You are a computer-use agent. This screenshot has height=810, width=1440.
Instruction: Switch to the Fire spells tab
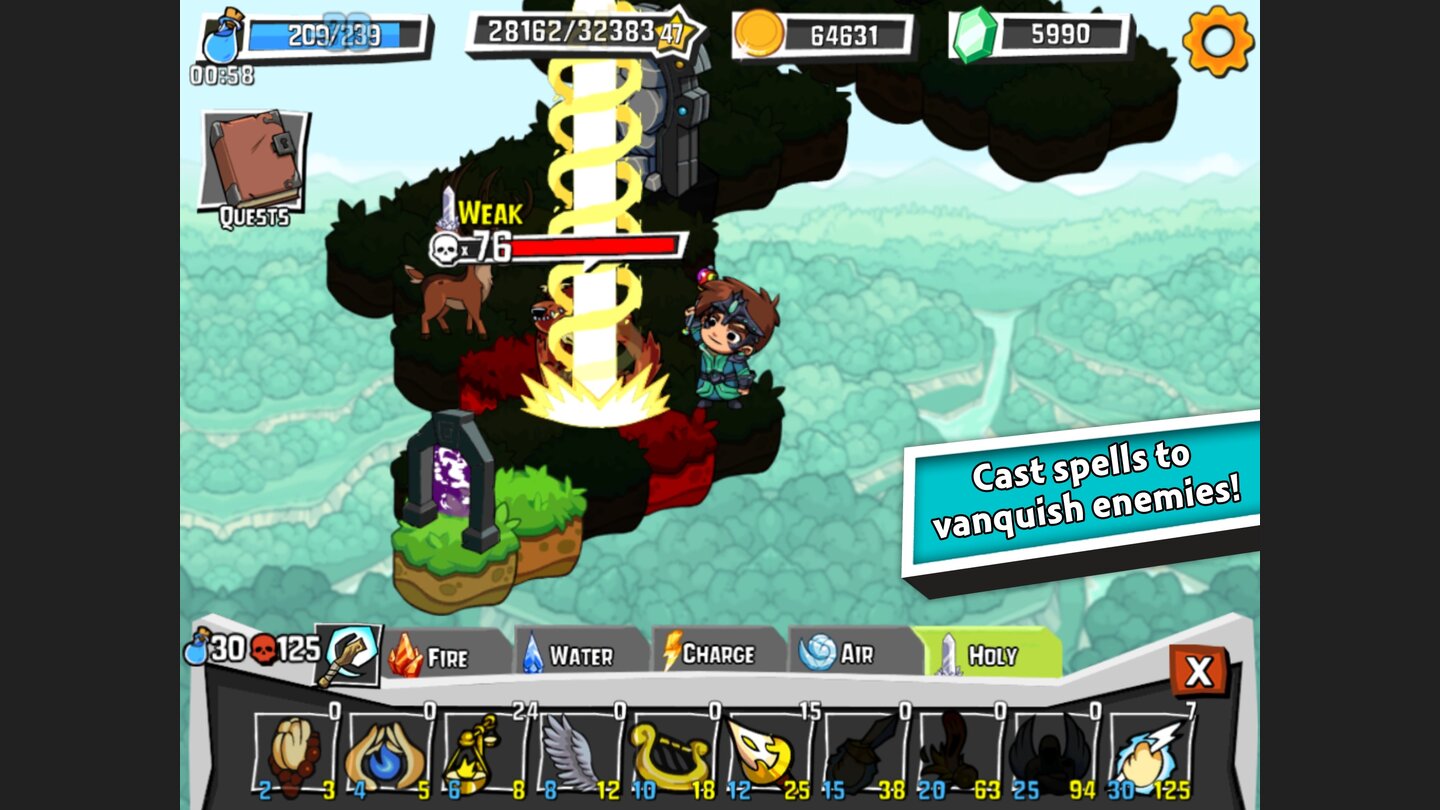[x=447, y=655]
